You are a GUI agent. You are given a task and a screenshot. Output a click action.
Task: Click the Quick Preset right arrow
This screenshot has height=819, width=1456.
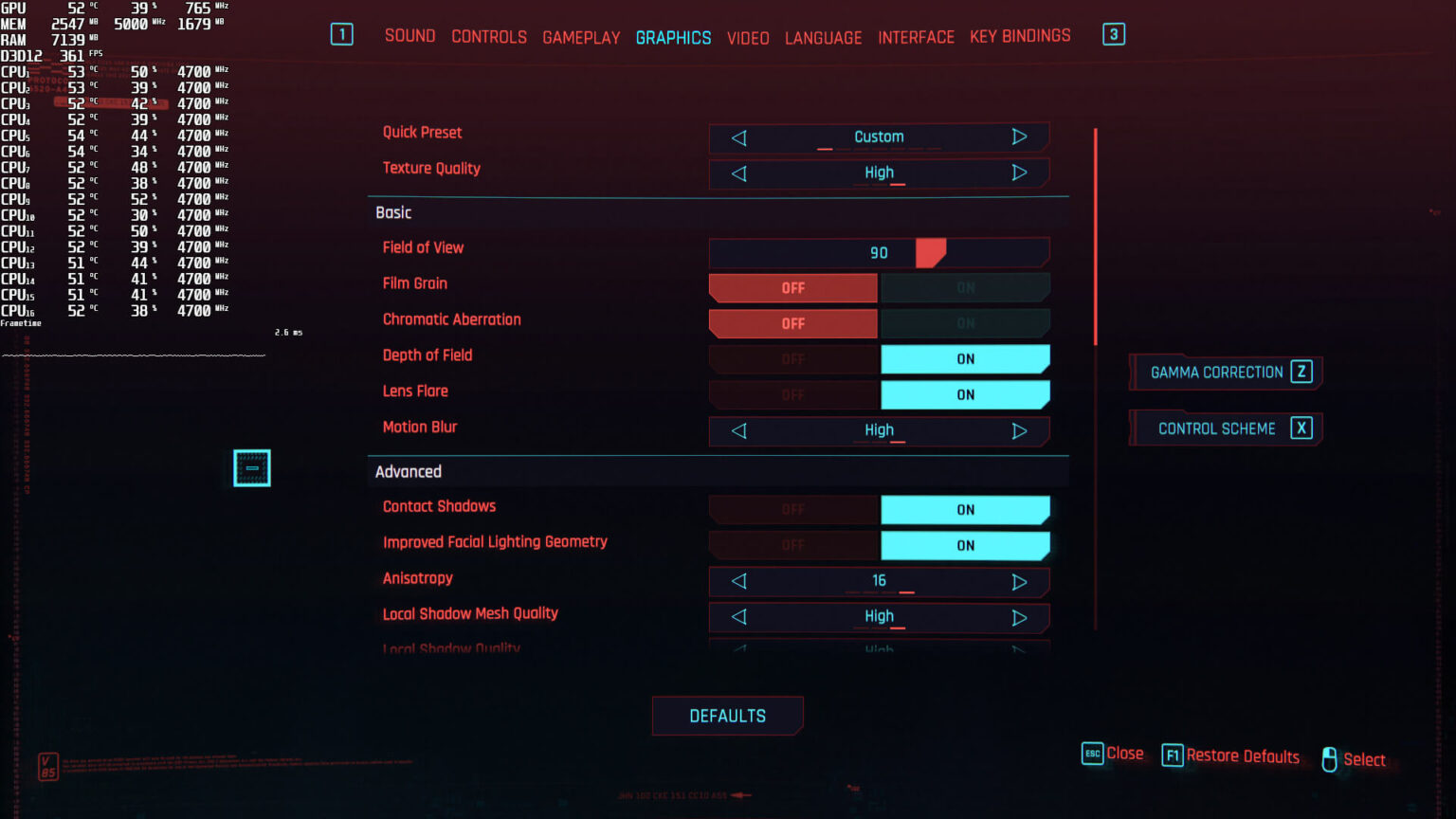pos(1019,136)
